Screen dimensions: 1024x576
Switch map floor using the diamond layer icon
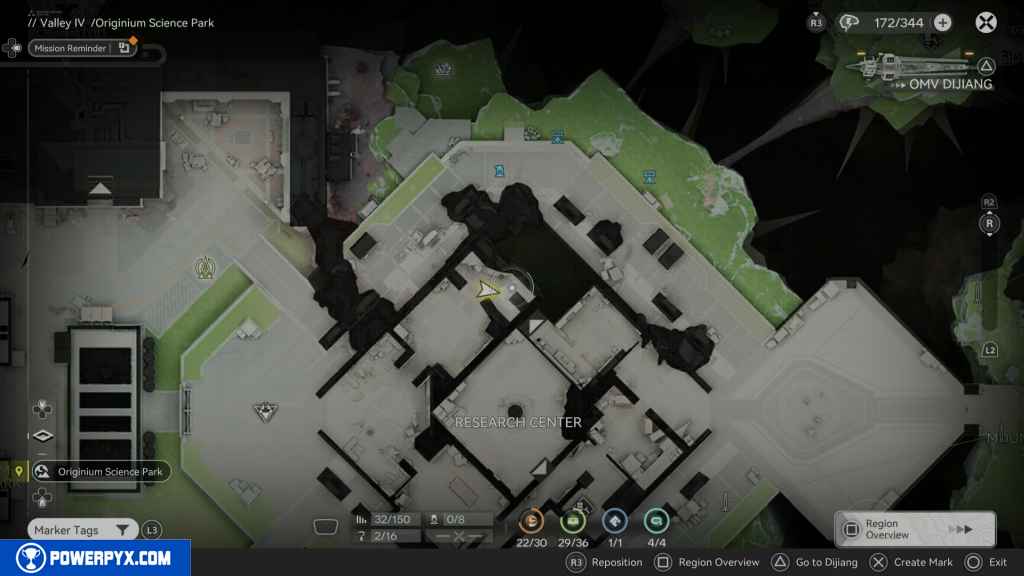tap(41, 436)
